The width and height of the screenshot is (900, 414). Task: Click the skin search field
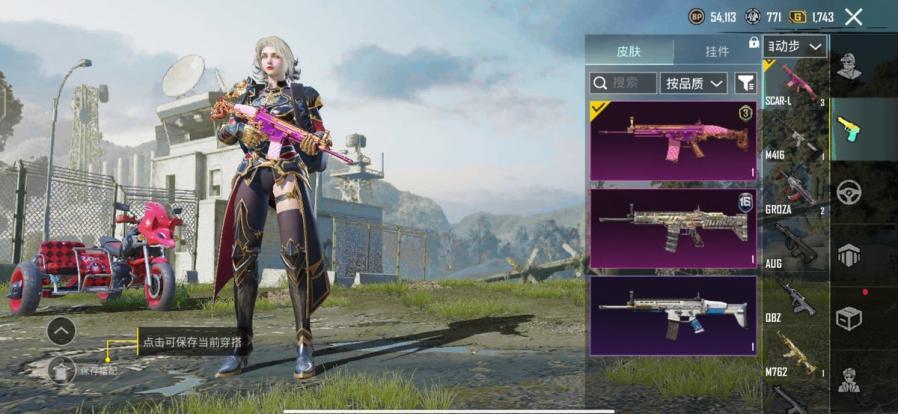(x=623, y=83)
